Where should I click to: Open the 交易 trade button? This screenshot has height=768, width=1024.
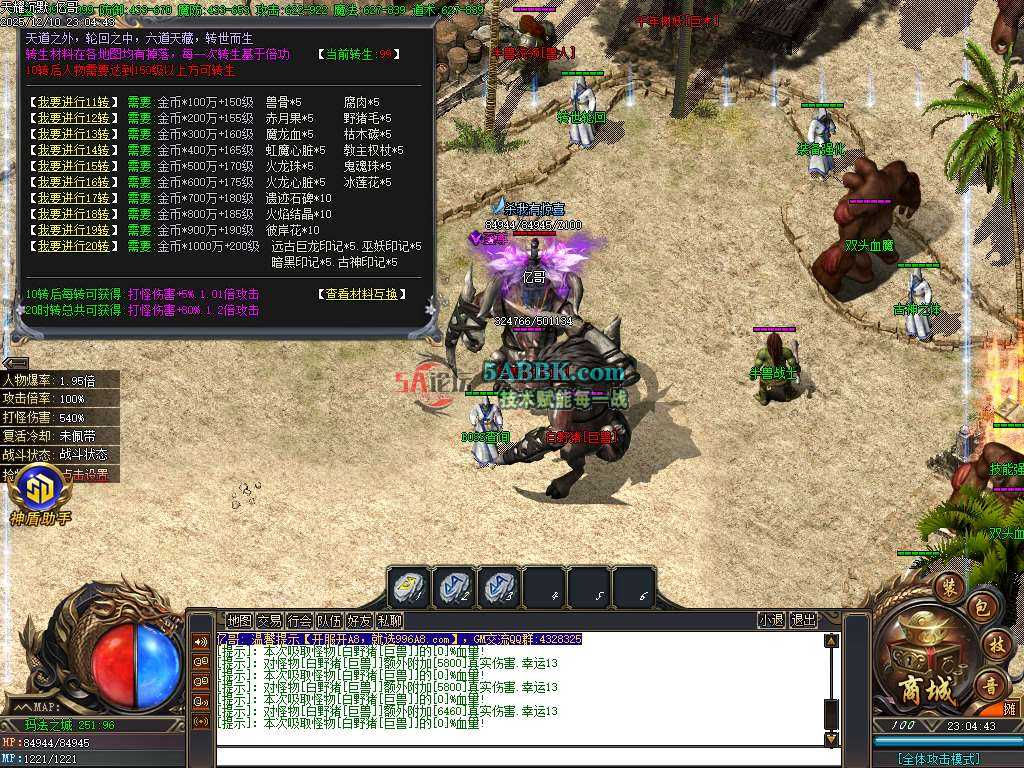(x=269, y=621)
